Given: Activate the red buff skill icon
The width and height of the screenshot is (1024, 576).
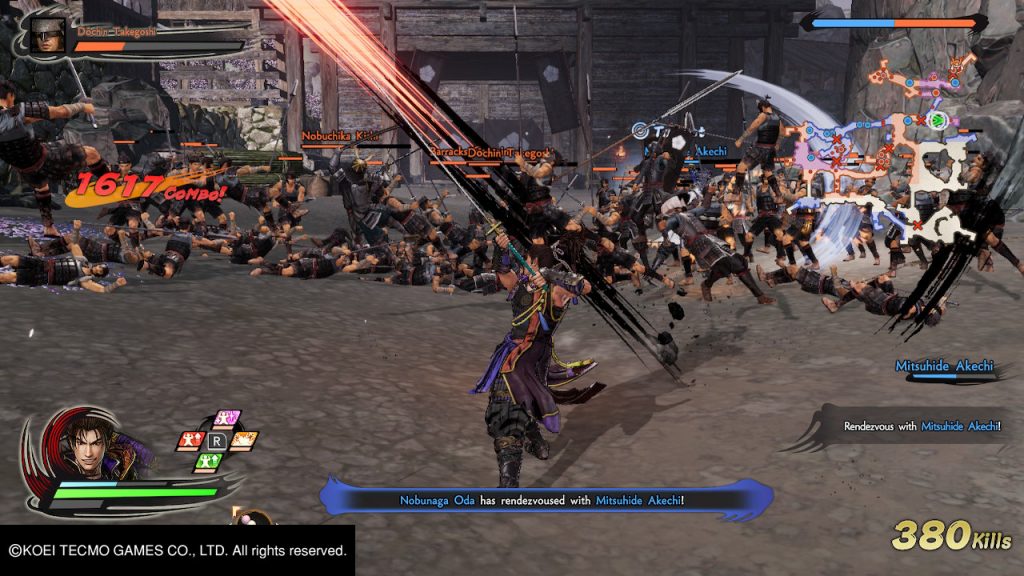Looking at the screenshot, I should pyautogui.click(x=190, y=440).
